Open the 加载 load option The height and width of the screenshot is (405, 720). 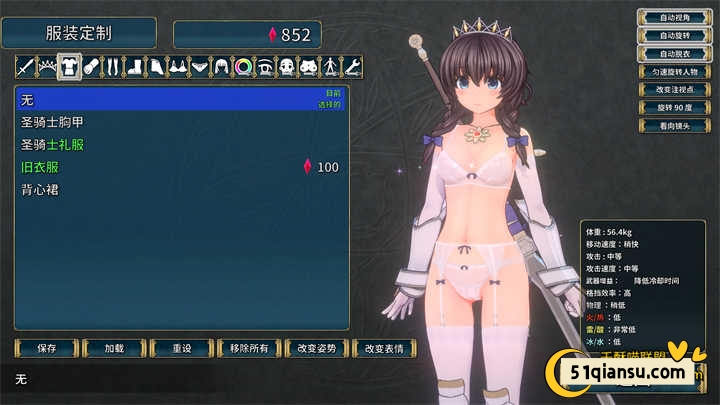coord(114,349)
